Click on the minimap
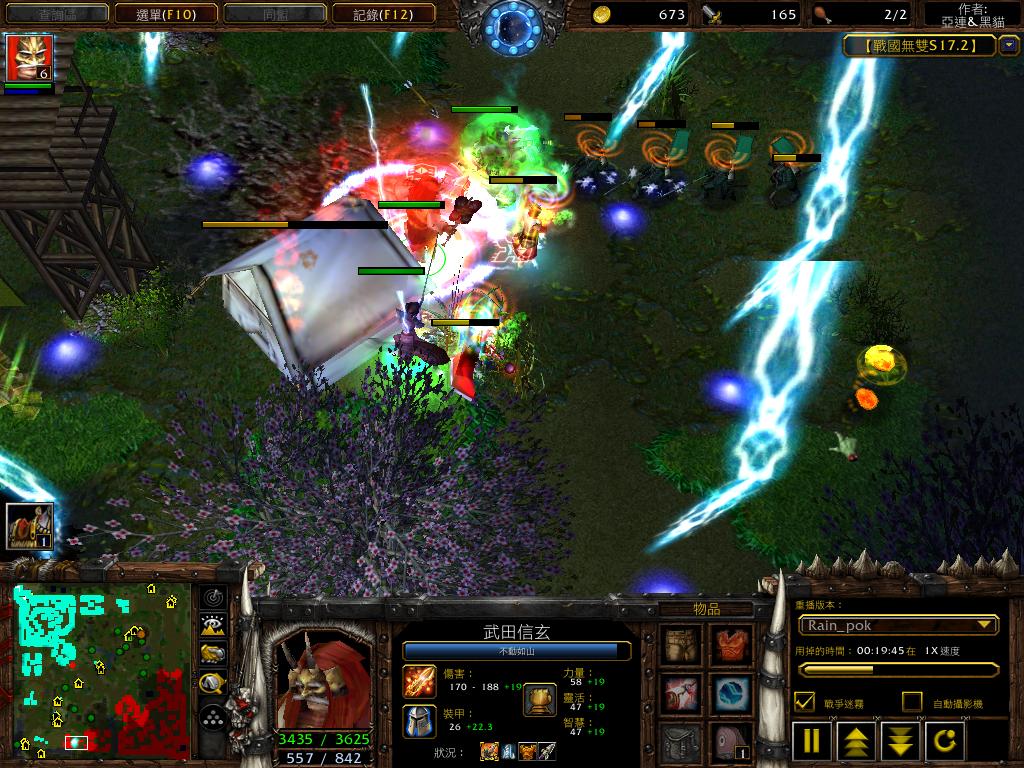Image resolution: width=1024 pixels, height=768 pixels. 101,670
